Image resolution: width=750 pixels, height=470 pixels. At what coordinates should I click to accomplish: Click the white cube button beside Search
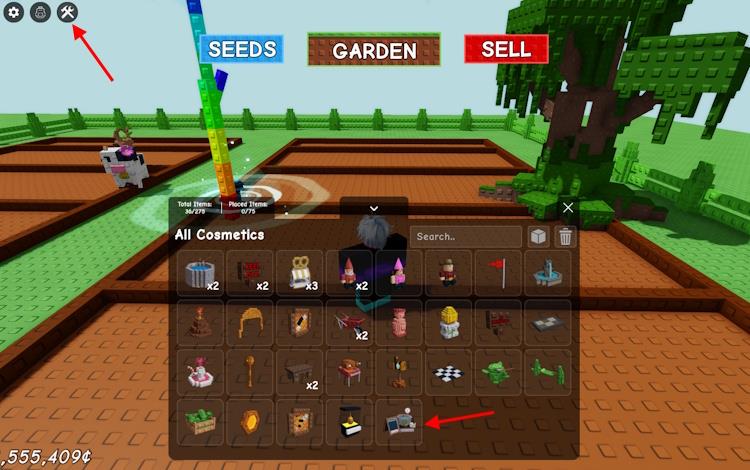539,237
